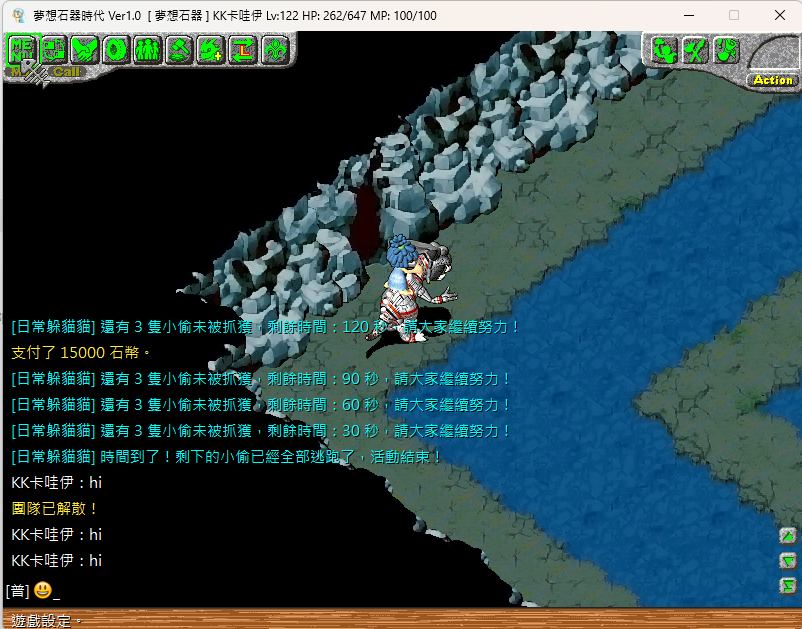Click the exclamation rose icon
The height and width of the screenshot is (629, 802).
pyautogui.click(x=726, y=50)
